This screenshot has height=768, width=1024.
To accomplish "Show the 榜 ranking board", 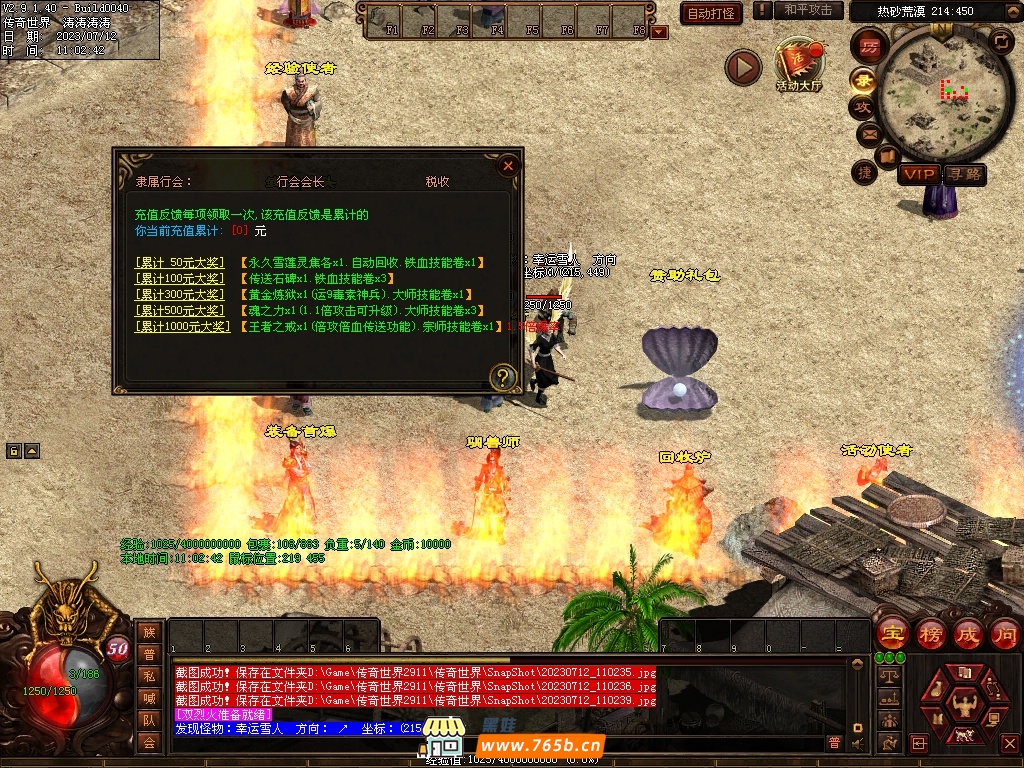I will coord(930,633).
